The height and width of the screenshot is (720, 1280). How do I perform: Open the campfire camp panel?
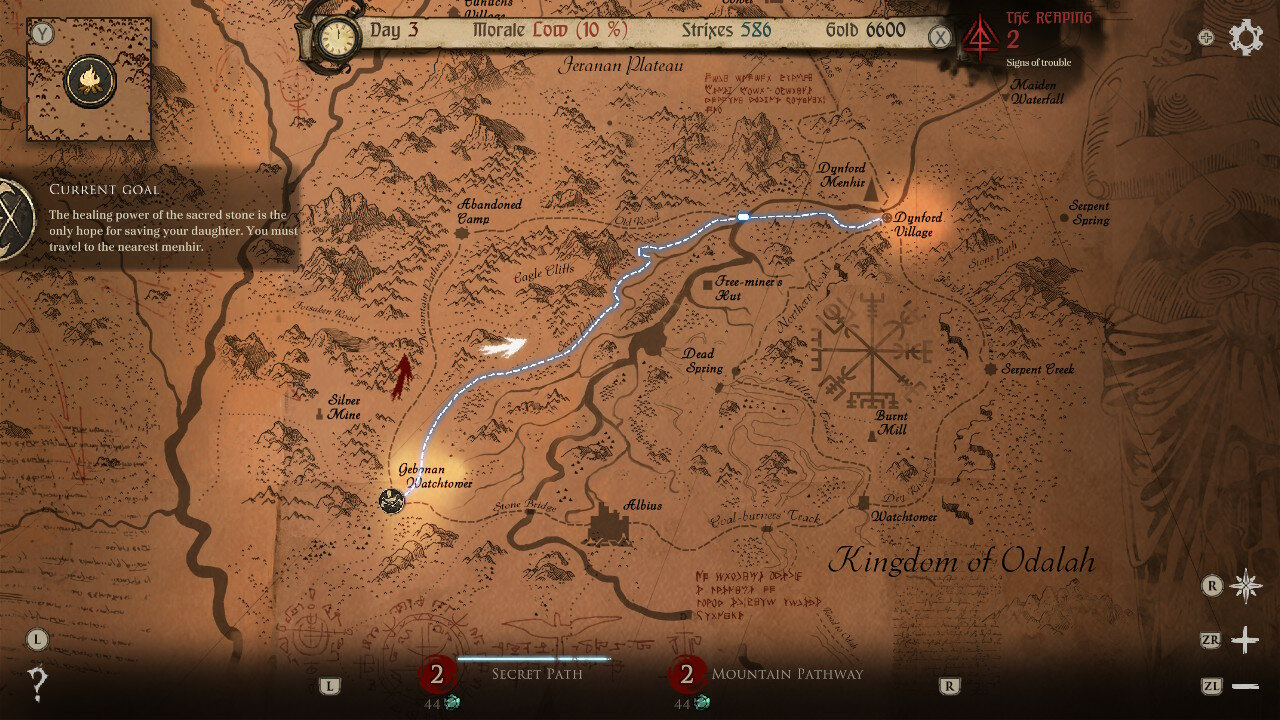click(x=88, y=81)
